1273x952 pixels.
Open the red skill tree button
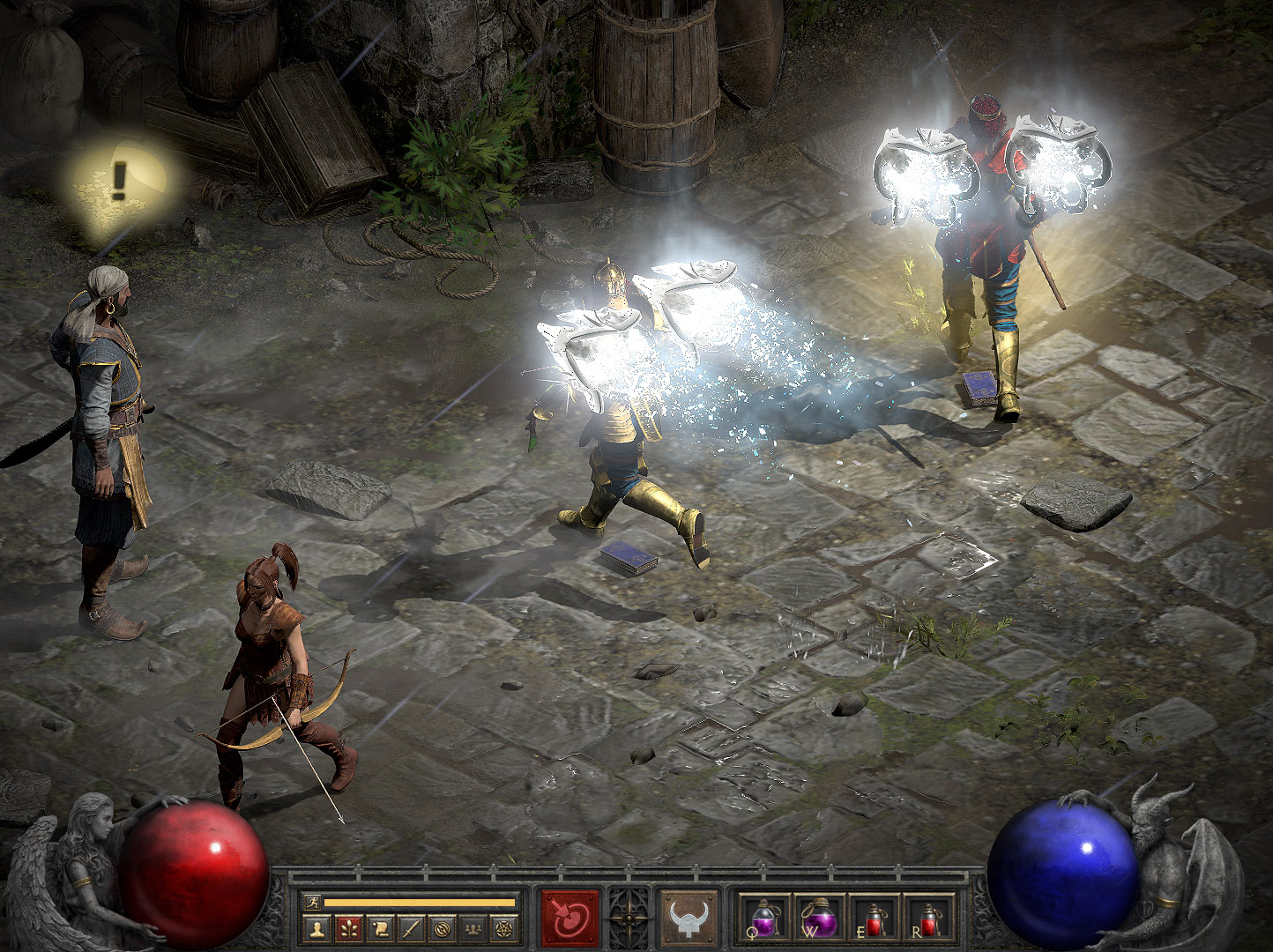click(348, 927)
